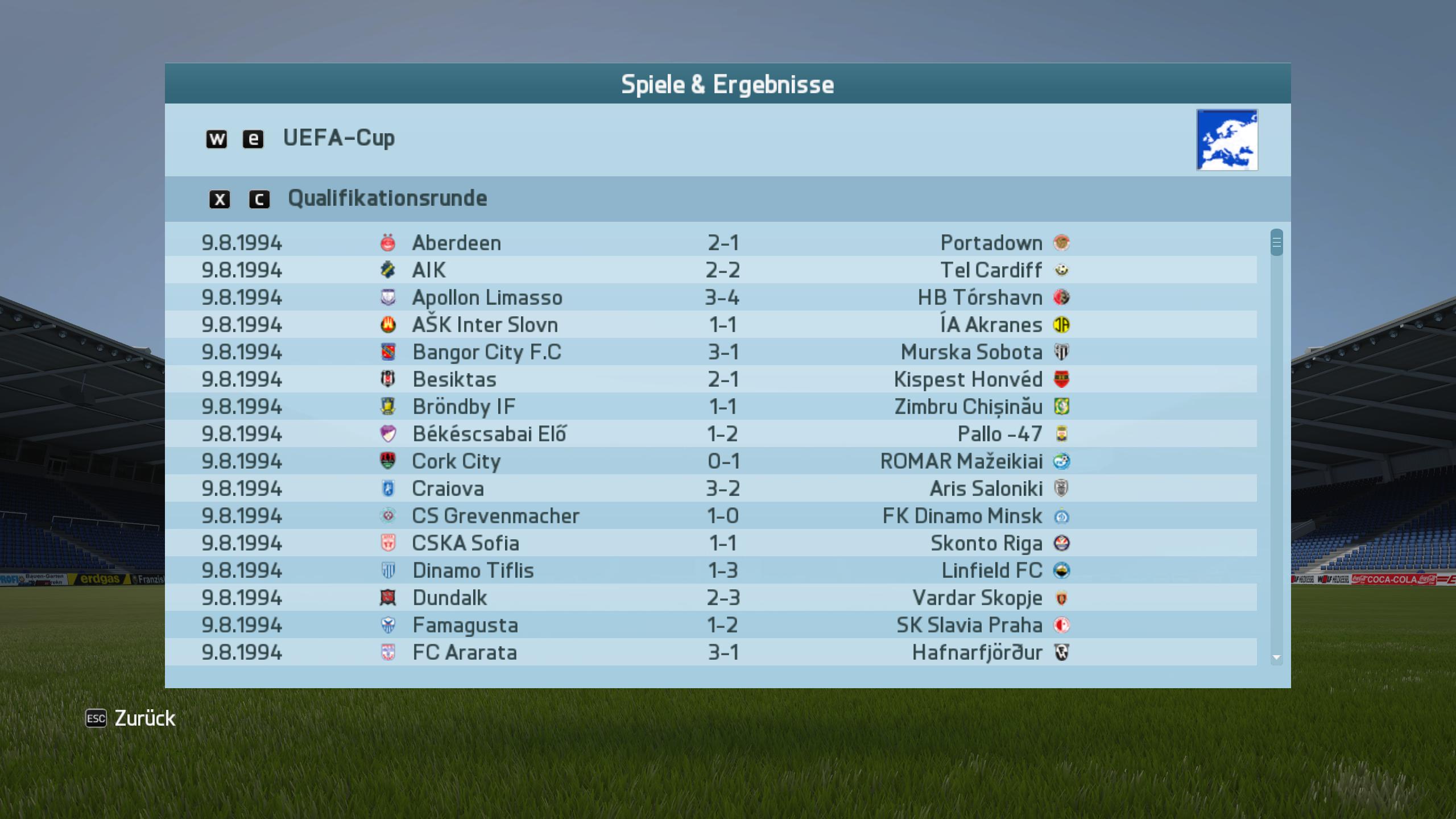Select CS Grevenmacher vs FK Dinamo Minsk row

coord(711,516)
